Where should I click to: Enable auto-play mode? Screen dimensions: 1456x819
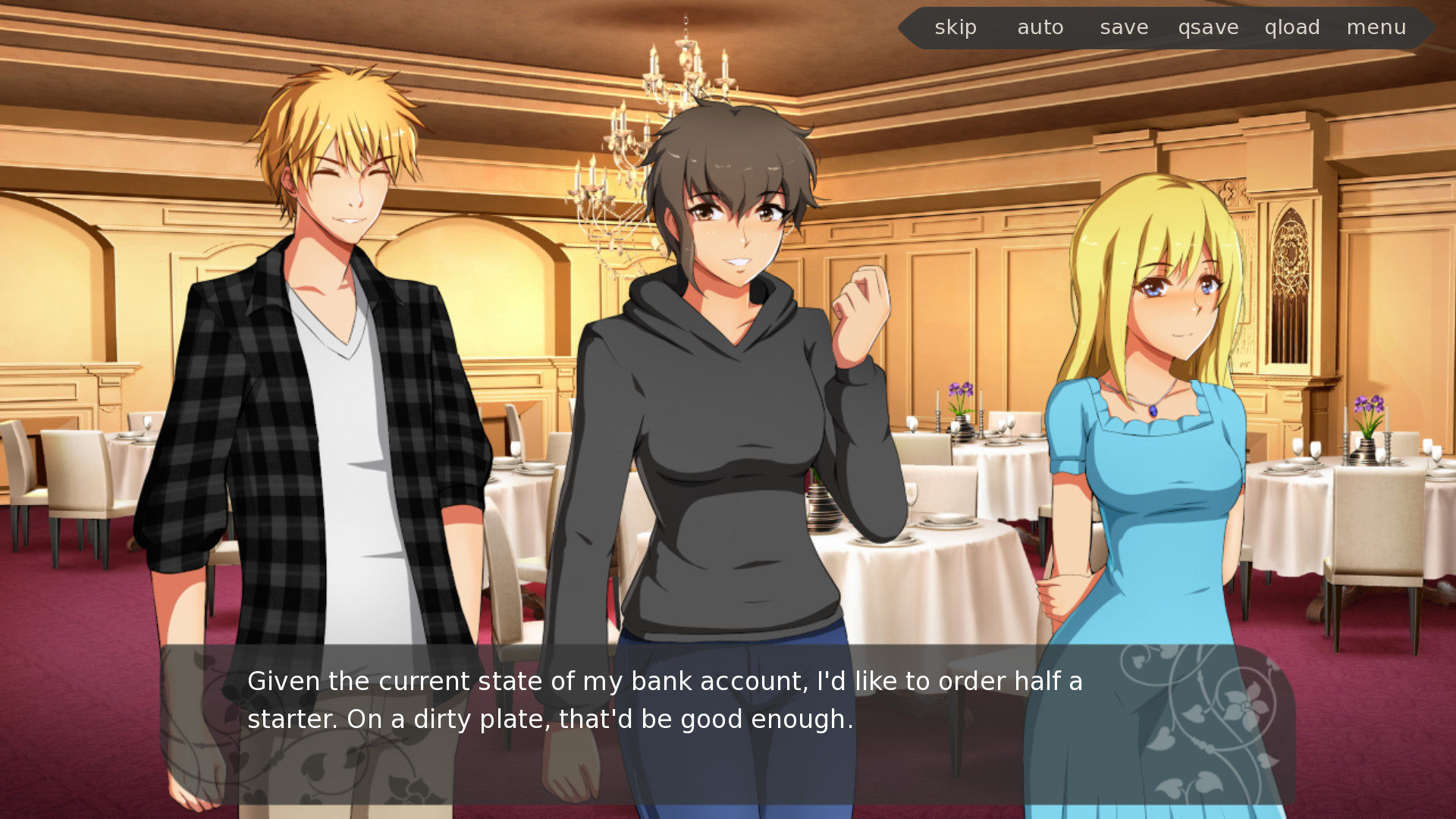(1040, 27)
